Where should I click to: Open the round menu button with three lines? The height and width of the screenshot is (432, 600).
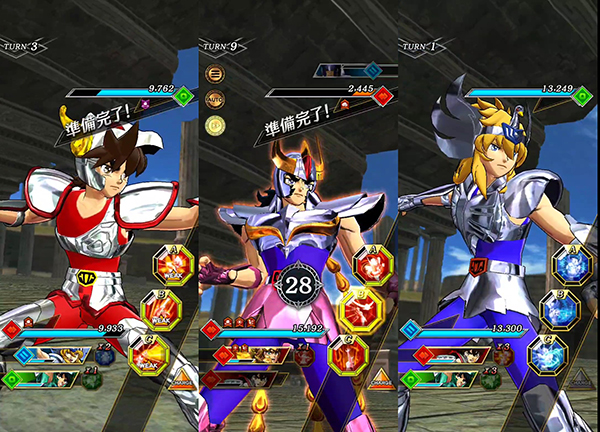tap(214, 74)
